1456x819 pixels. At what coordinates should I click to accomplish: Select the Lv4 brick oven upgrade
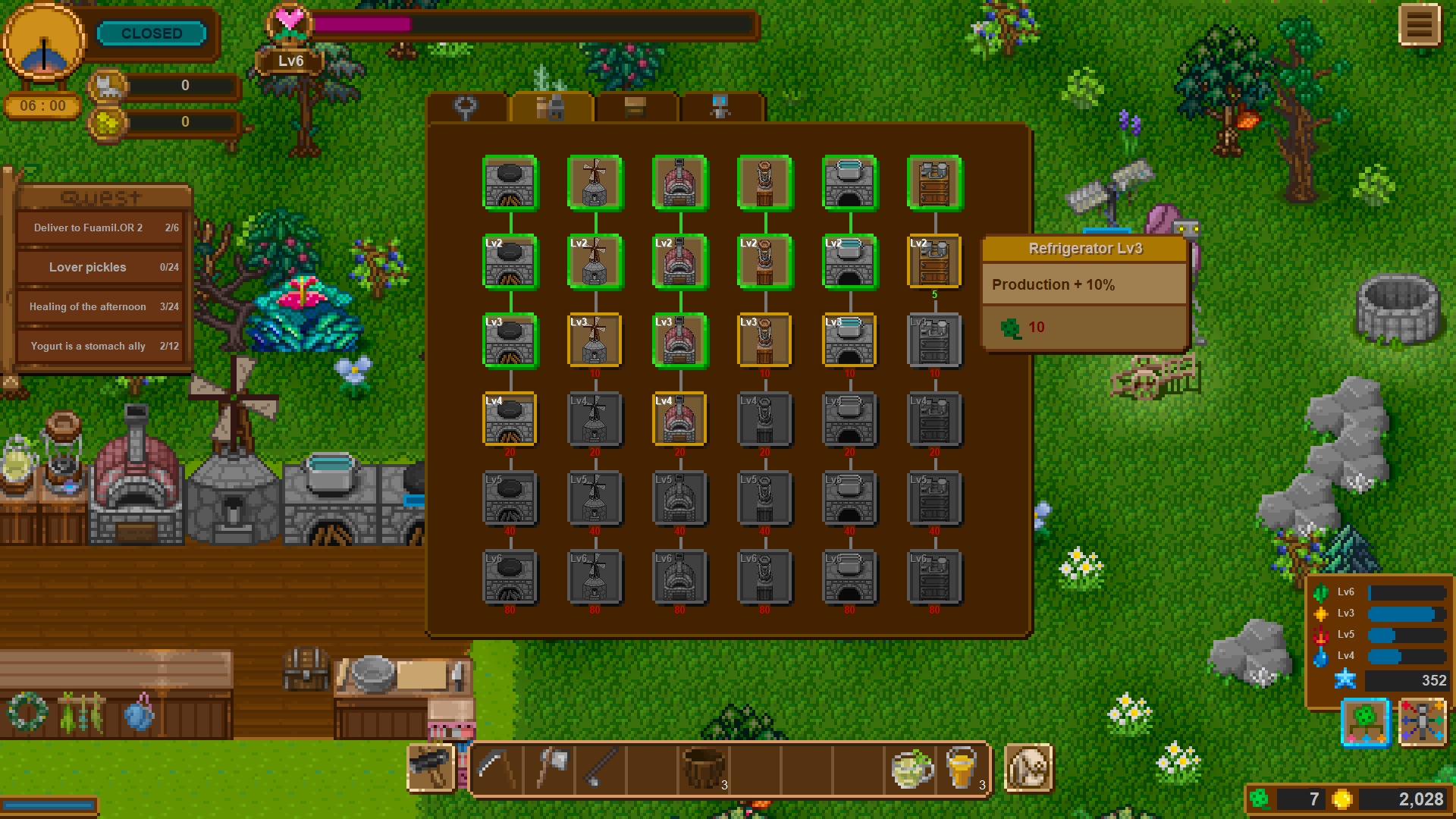679,419
